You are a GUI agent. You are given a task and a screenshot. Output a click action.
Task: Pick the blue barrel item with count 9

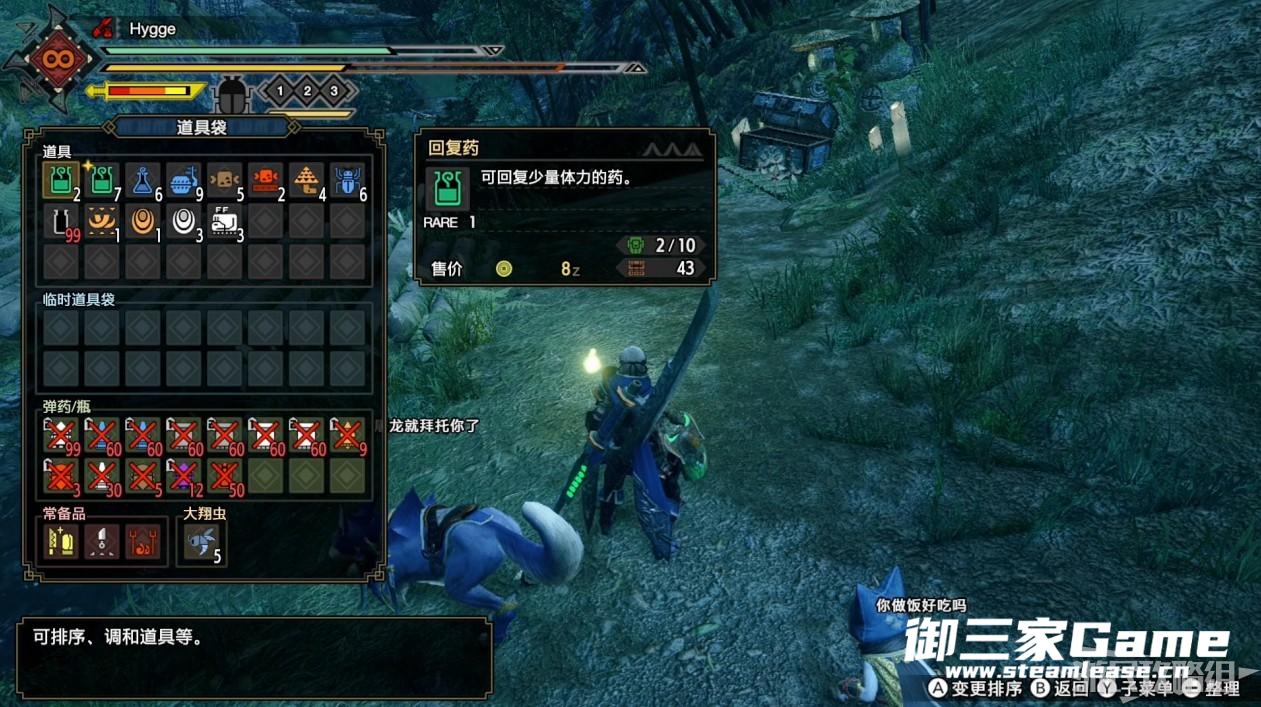pyautogui.click(x=184, y=181)
